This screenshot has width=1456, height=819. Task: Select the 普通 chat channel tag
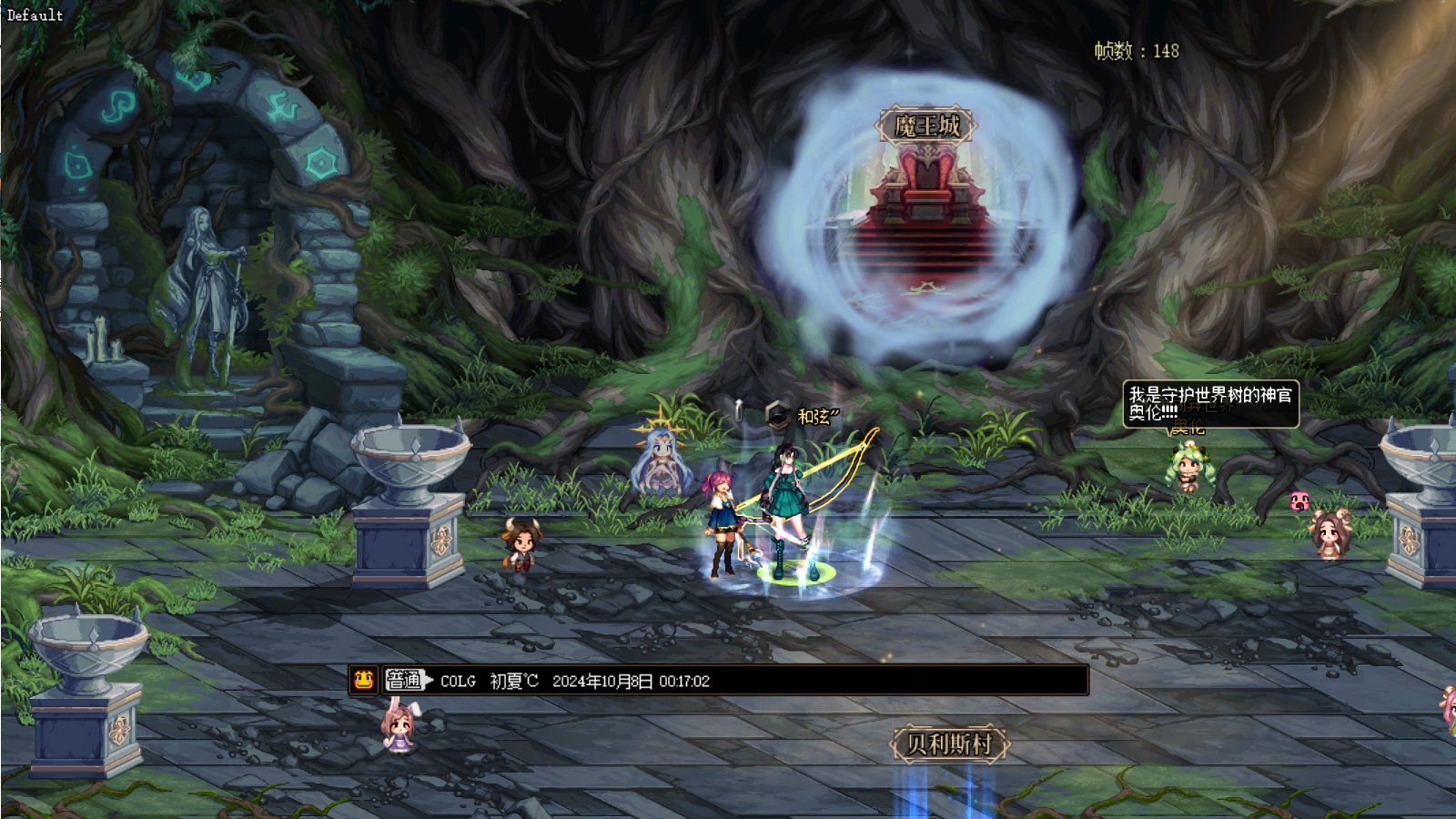pos(405,680)
